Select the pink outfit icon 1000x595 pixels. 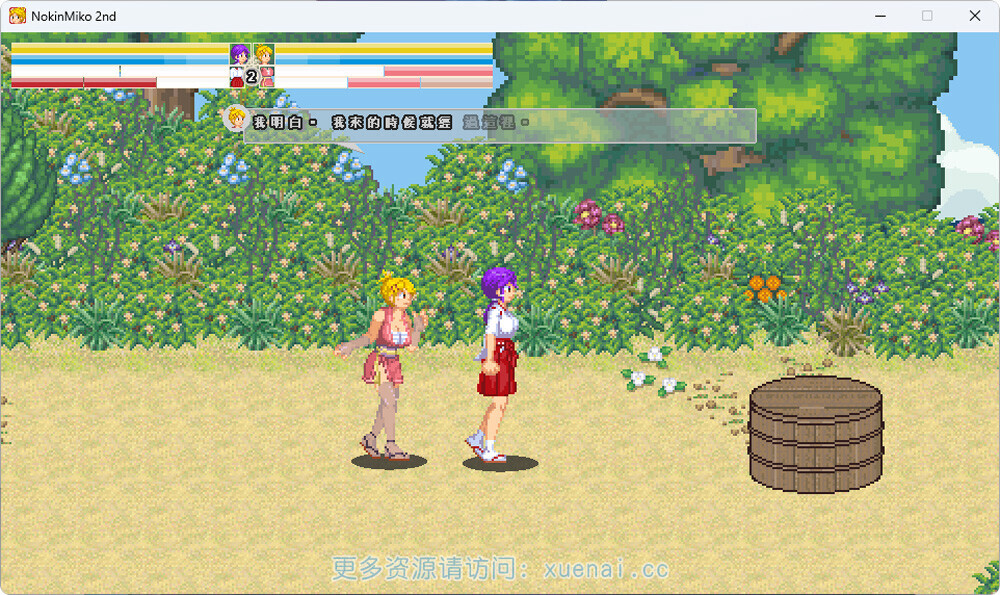coord(267,76)
